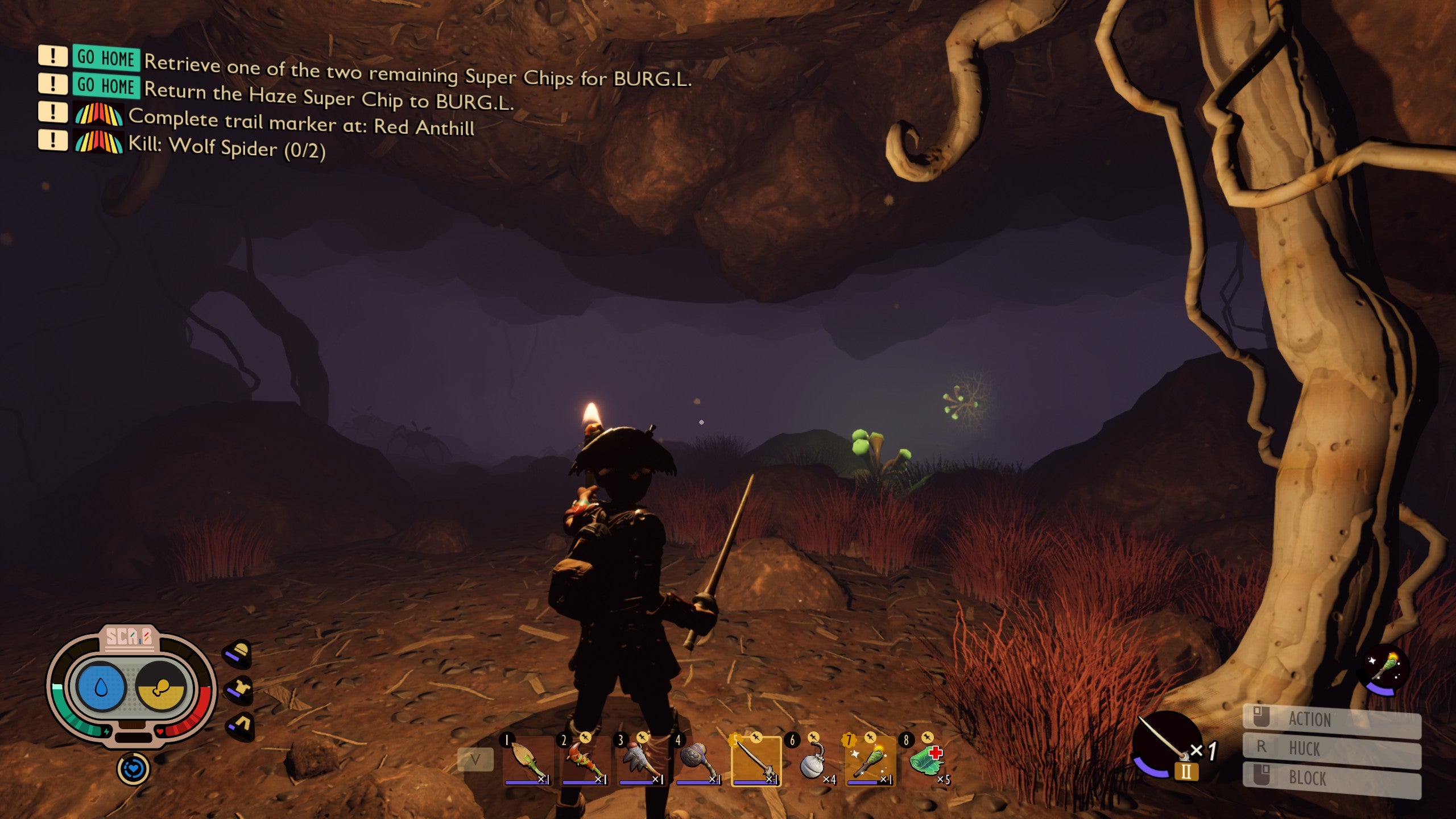The height and width of the screenshot is (819, 1456).
Task: Select the sparkling torch in slot 7
Action: (870, 761)
